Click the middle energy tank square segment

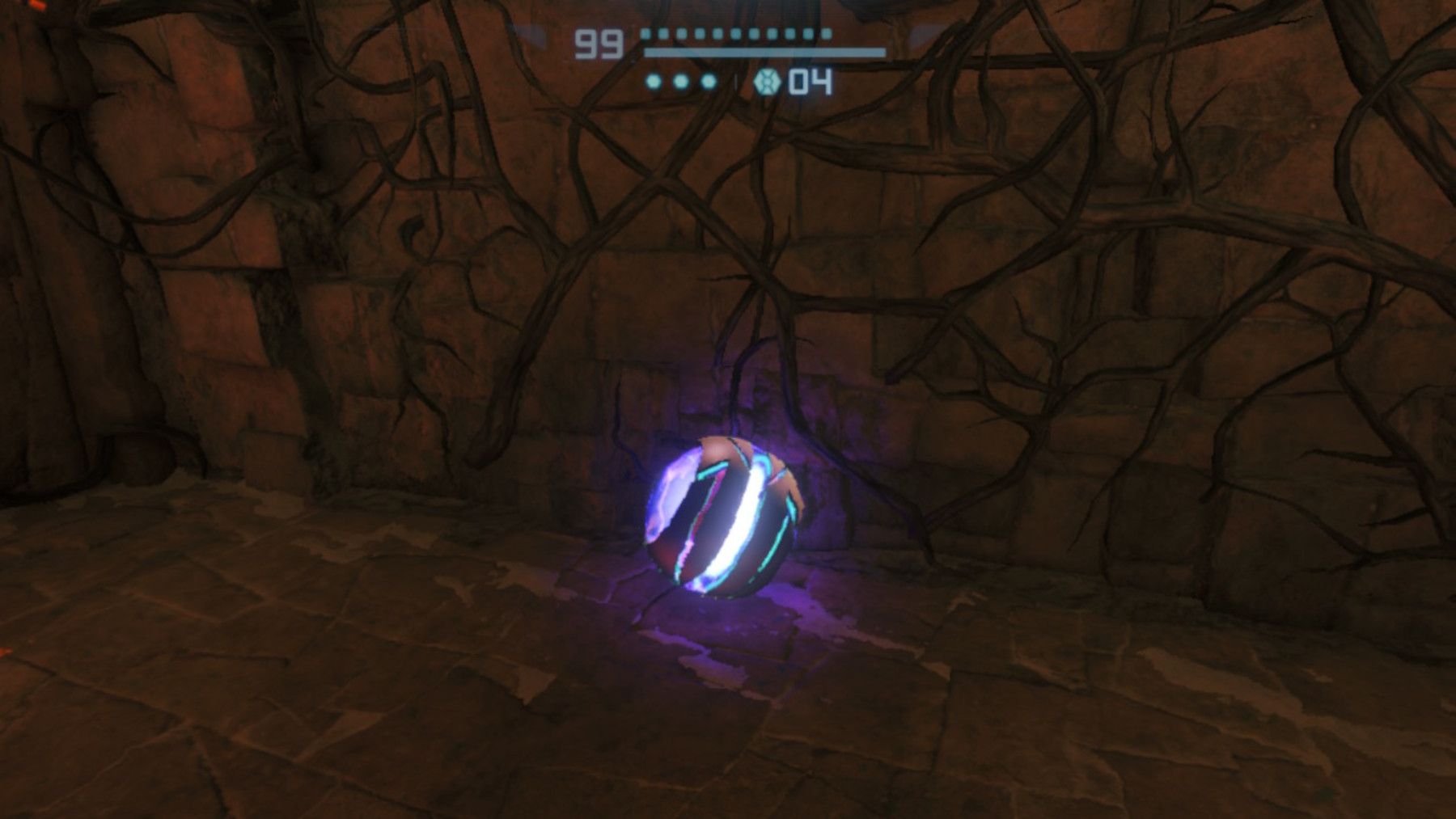(x=736, y=35)
